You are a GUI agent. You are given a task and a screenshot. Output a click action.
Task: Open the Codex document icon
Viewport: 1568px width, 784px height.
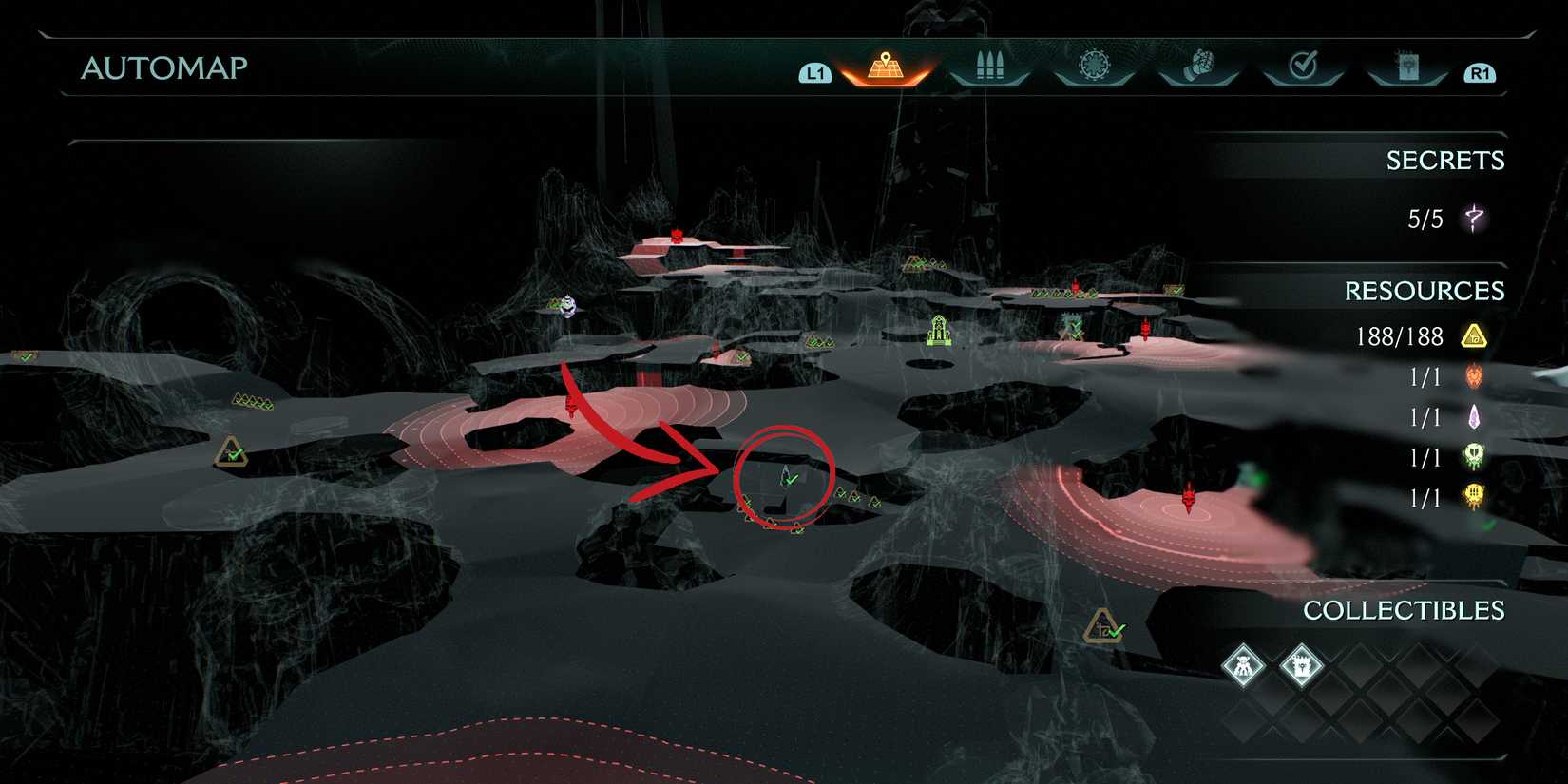click(x=1406, y=65)
